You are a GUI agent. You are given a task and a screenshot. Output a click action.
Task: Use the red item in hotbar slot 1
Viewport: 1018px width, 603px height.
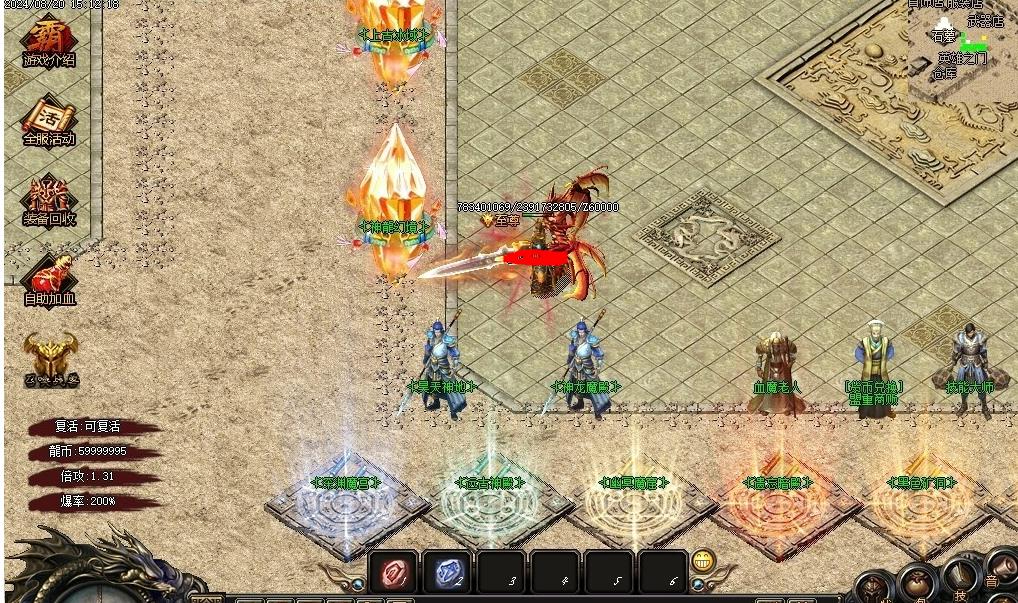point(393,573)
